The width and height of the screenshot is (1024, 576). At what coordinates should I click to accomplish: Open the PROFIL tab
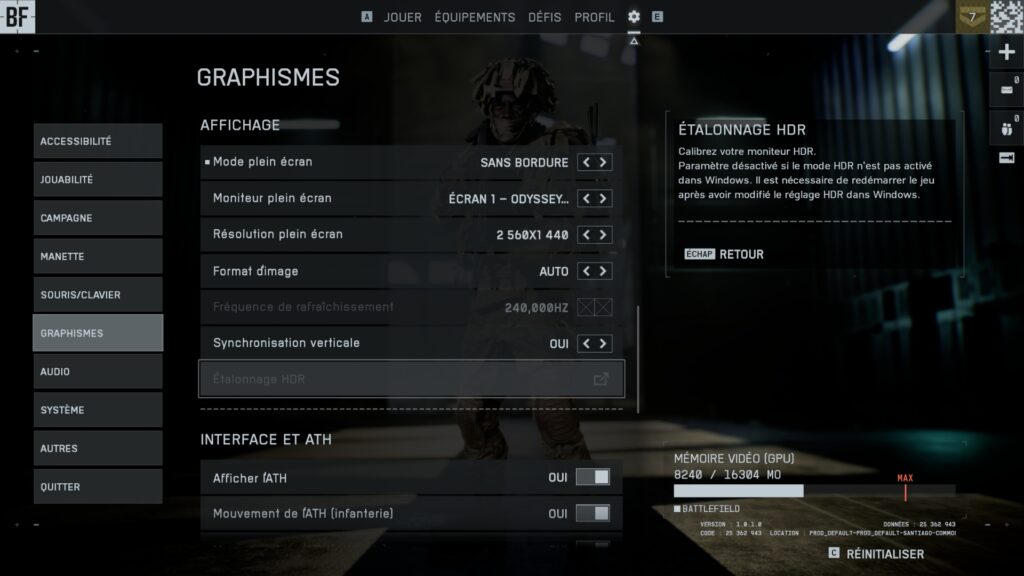point(595,17)
